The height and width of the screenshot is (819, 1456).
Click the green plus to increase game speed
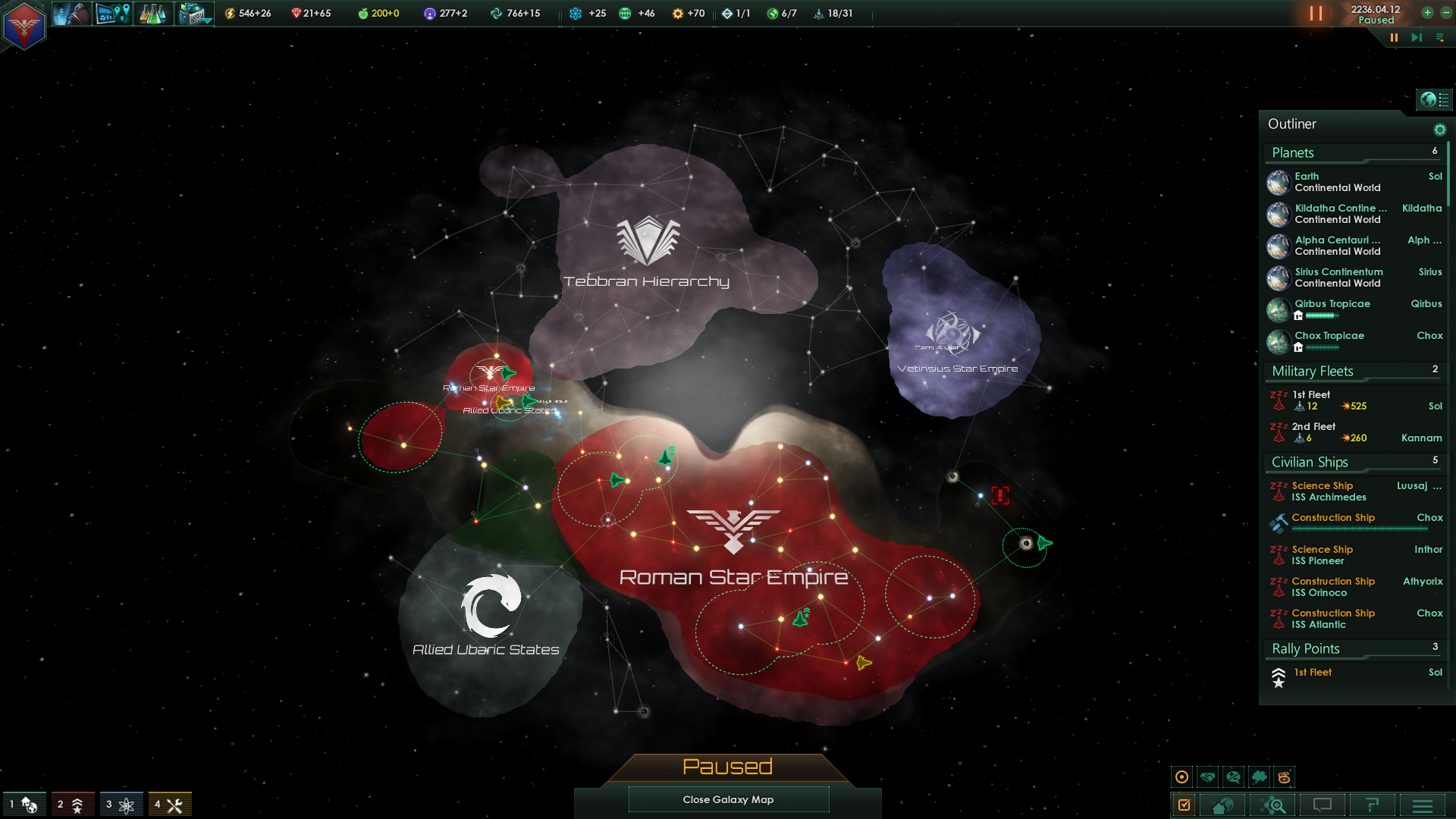tap(1429, 13)
